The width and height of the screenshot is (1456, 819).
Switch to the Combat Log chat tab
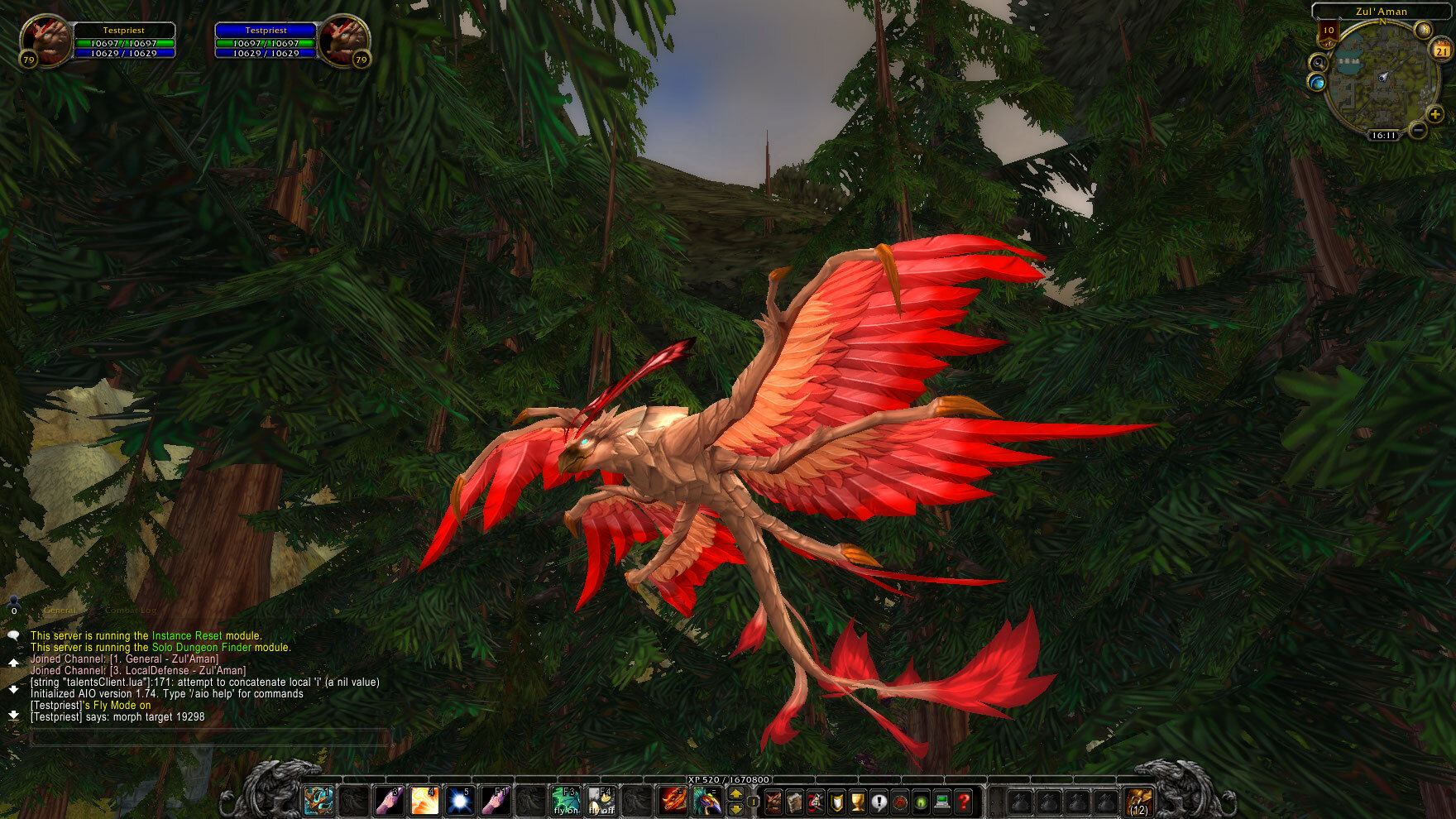click(x=131, y=611)
